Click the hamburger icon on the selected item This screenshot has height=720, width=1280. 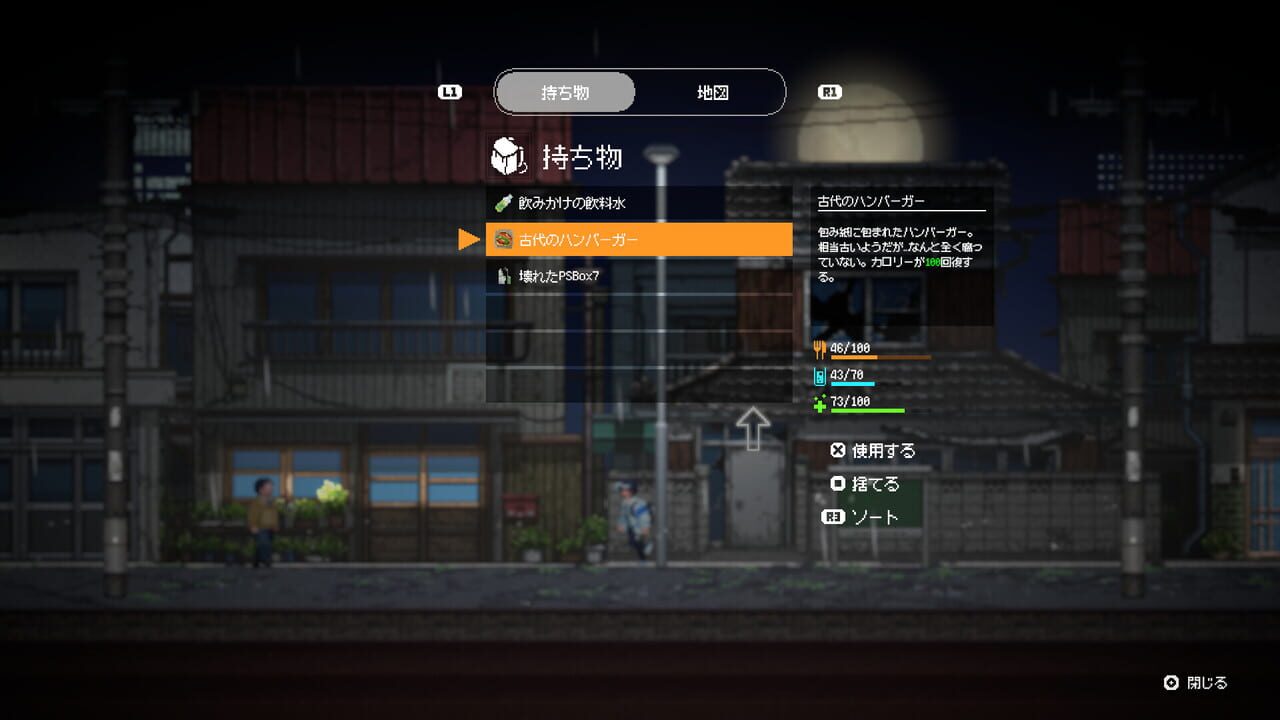click(504, 238)
